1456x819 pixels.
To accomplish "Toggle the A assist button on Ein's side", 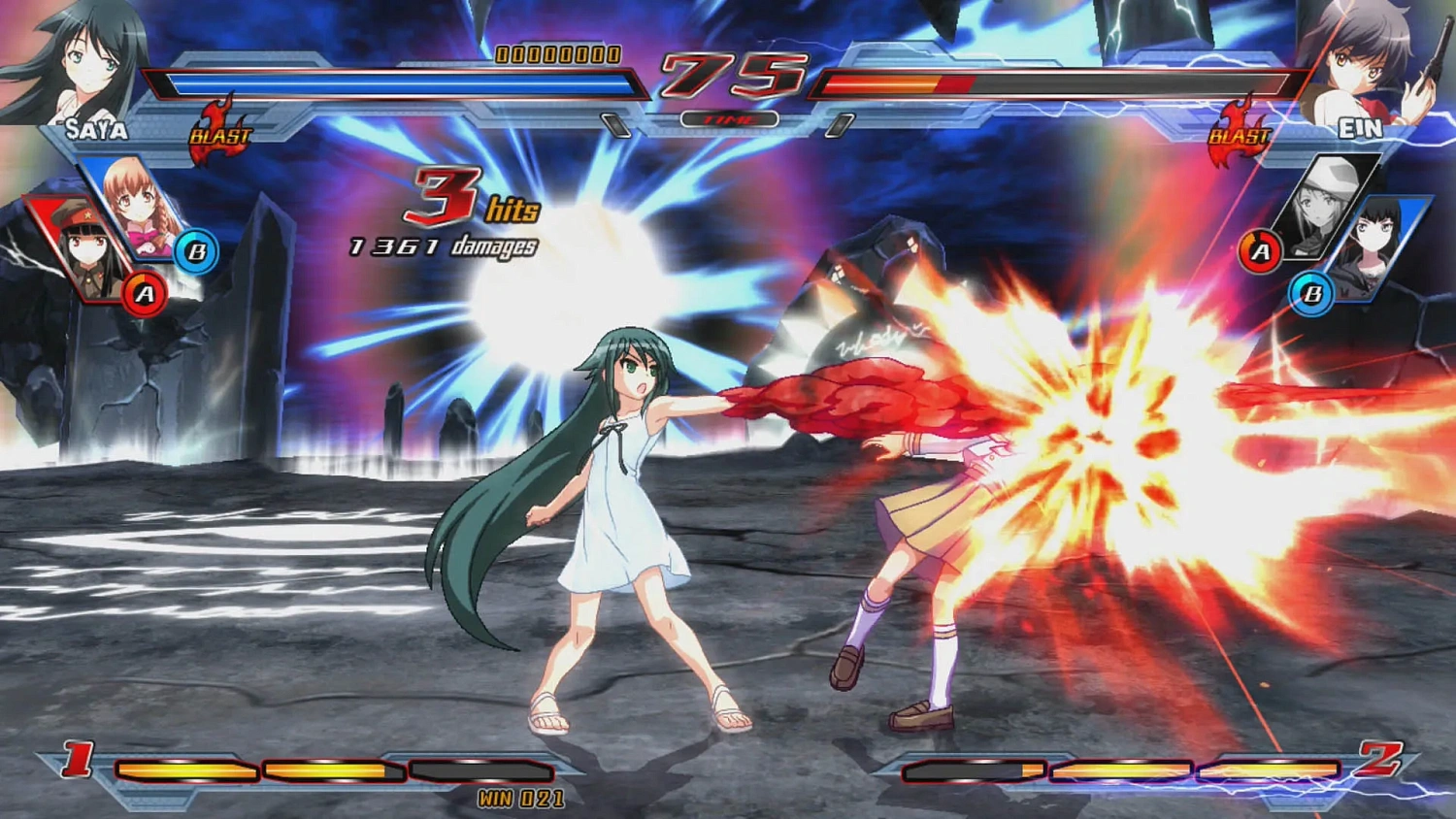I will 1262,249.
